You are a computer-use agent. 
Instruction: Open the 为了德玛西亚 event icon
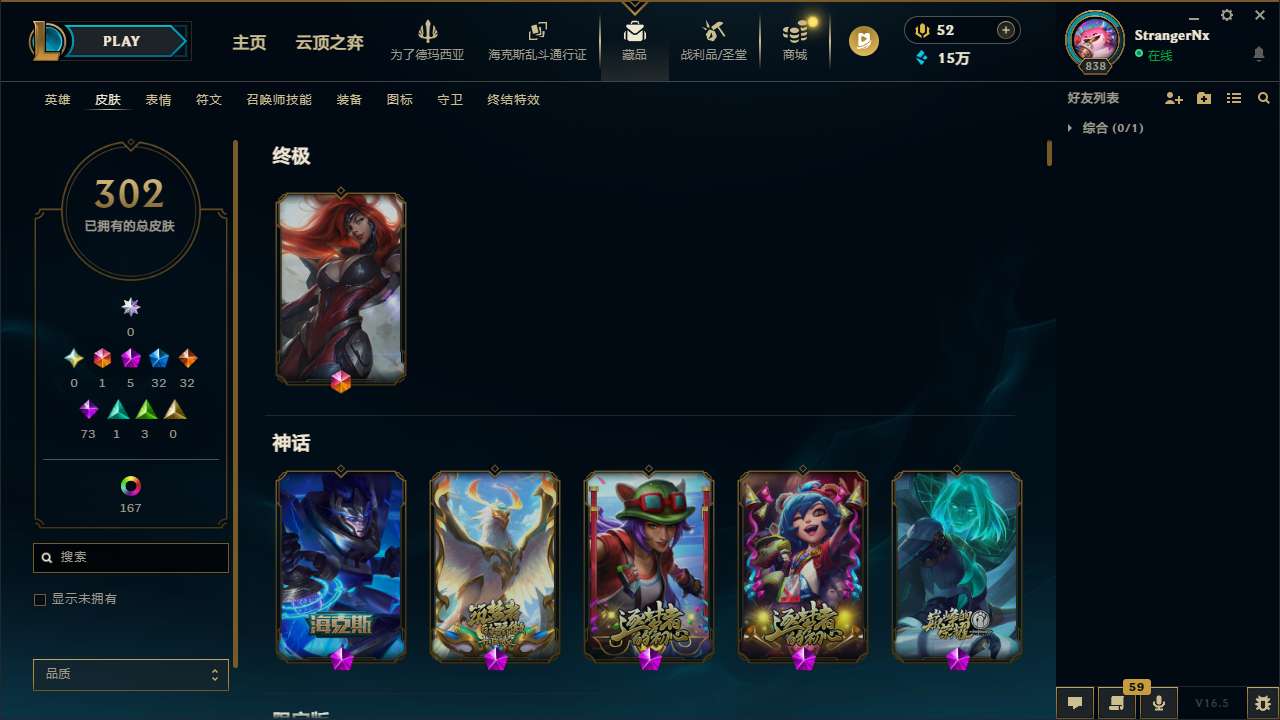click(429, 40)
